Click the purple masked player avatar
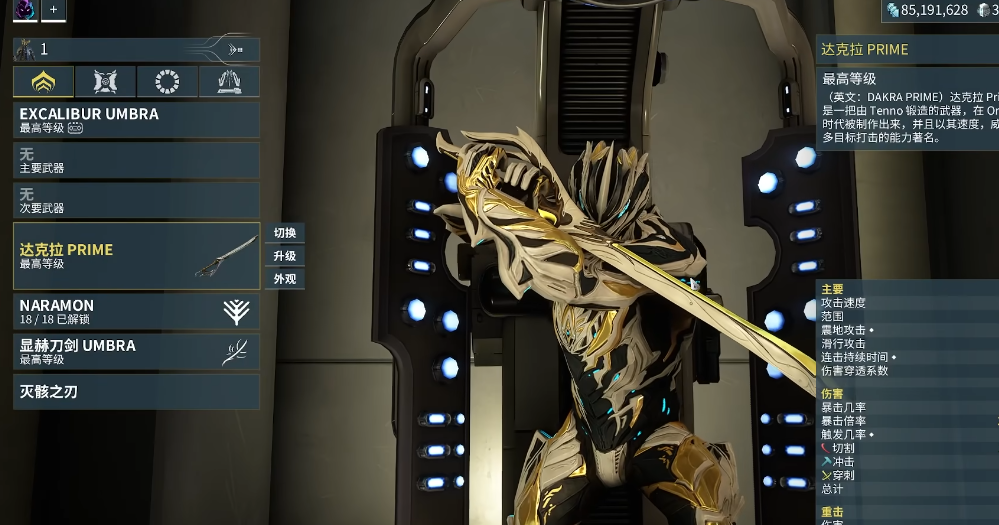This screenshot has width=999, height=525. [25, 10]
